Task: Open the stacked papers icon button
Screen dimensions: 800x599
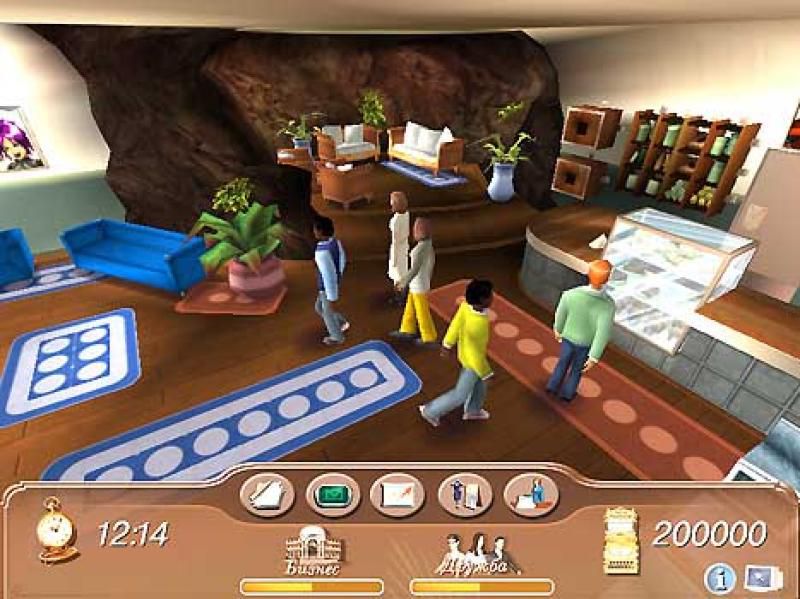Action: (x=267, y=495)
